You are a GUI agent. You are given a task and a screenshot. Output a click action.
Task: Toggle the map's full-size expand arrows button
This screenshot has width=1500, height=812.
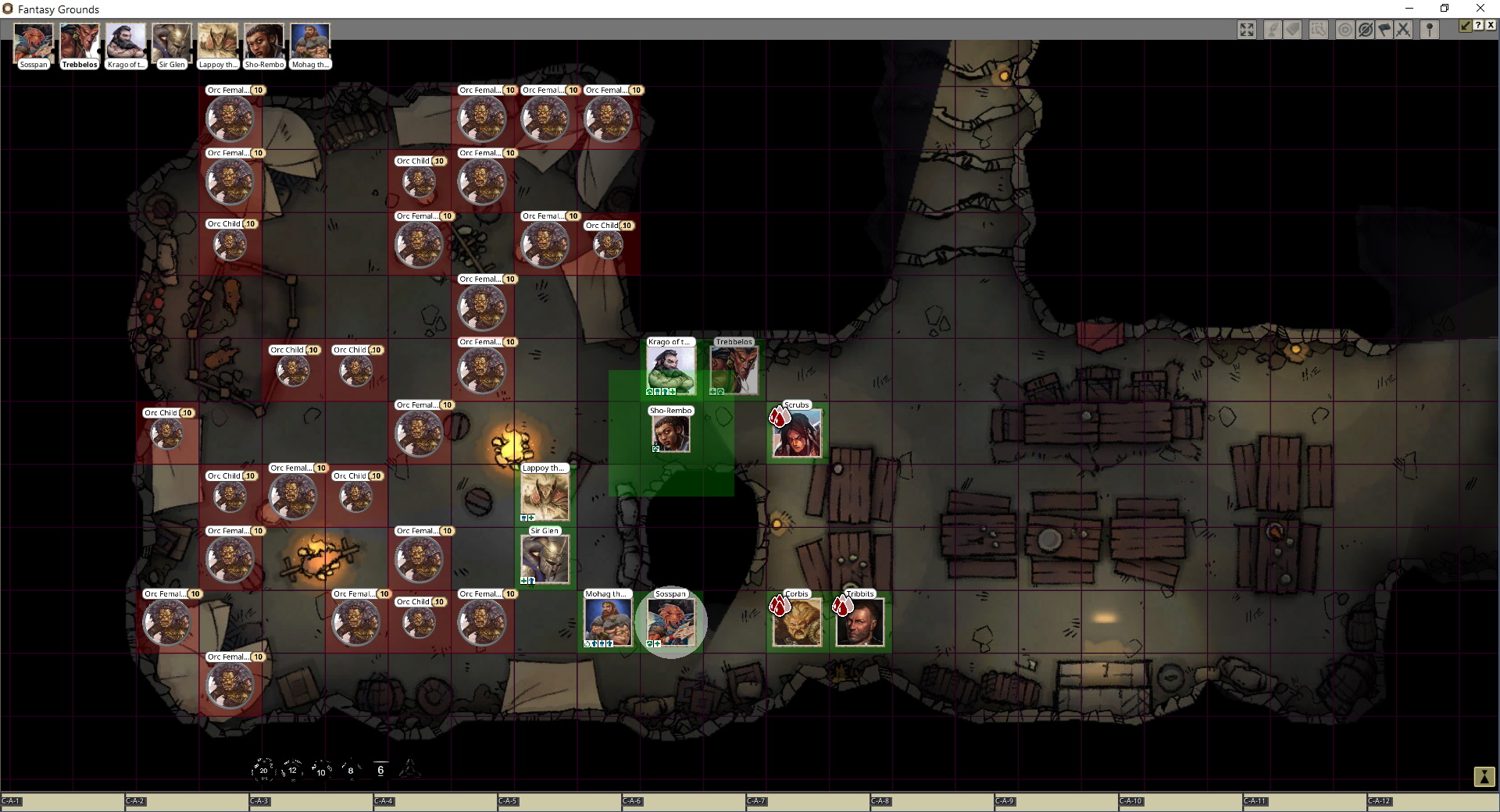(1247, 30)
